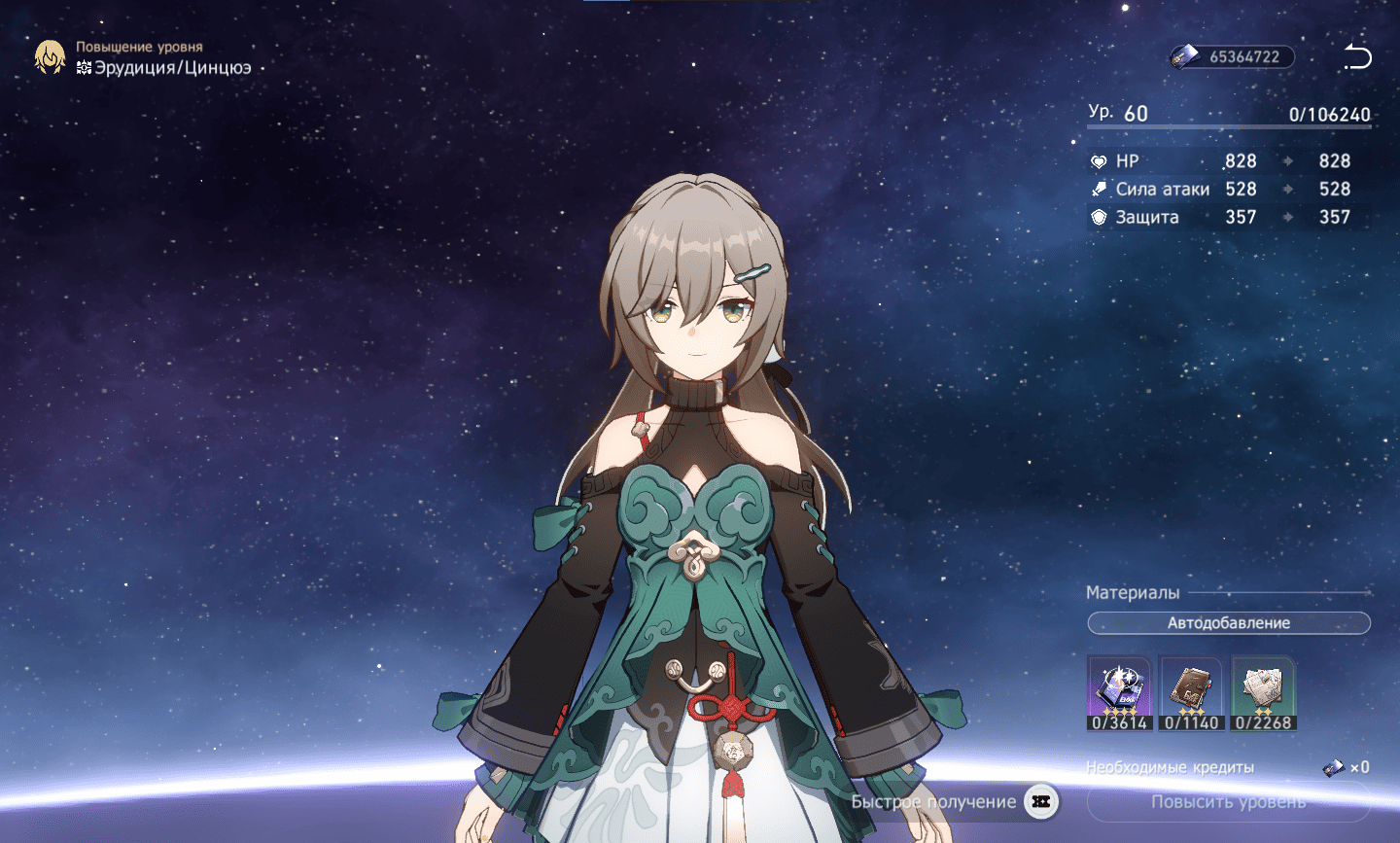Open Быстрое получение quick obtain
1400x843 pixels.
[x=953, y=802]
